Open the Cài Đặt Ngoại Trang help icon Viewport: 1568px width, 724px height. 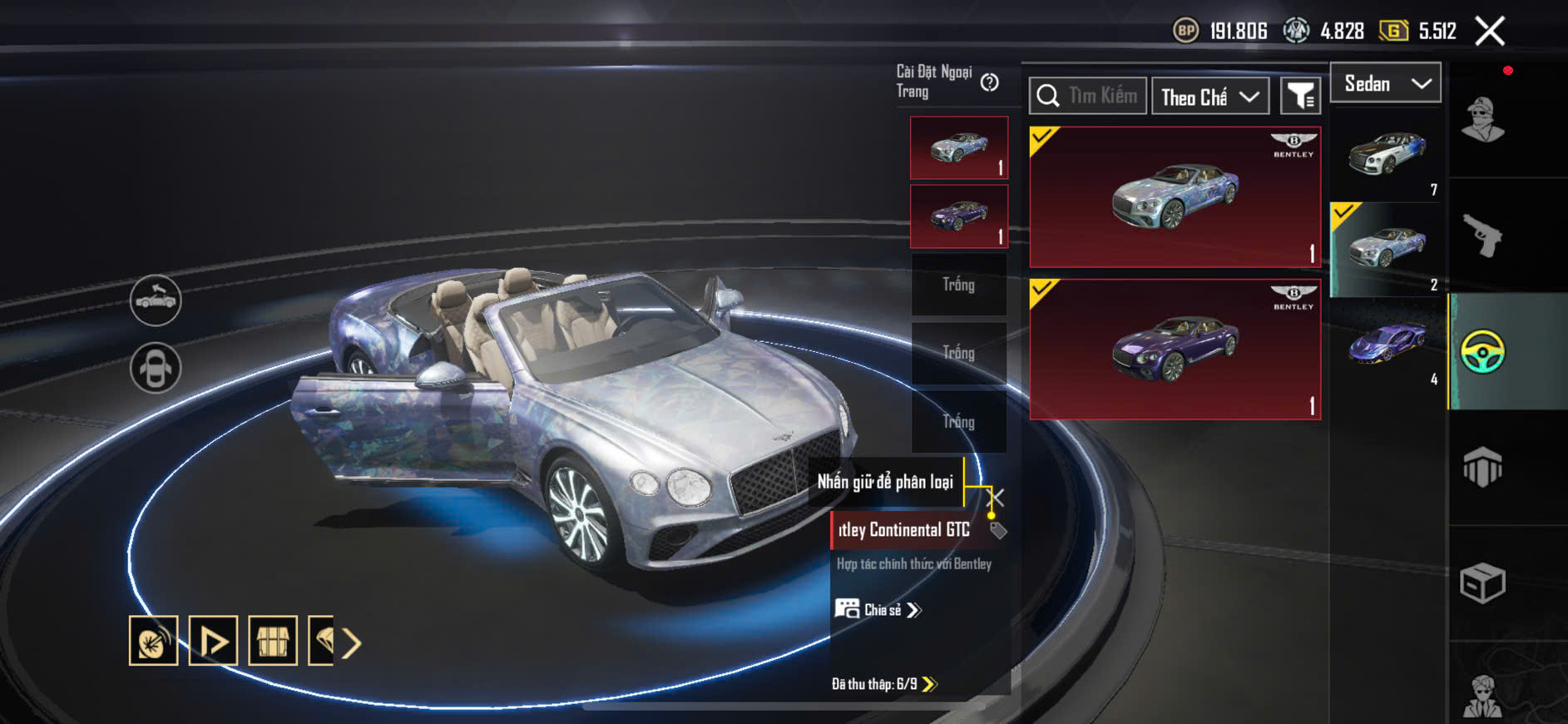[989, 82]
